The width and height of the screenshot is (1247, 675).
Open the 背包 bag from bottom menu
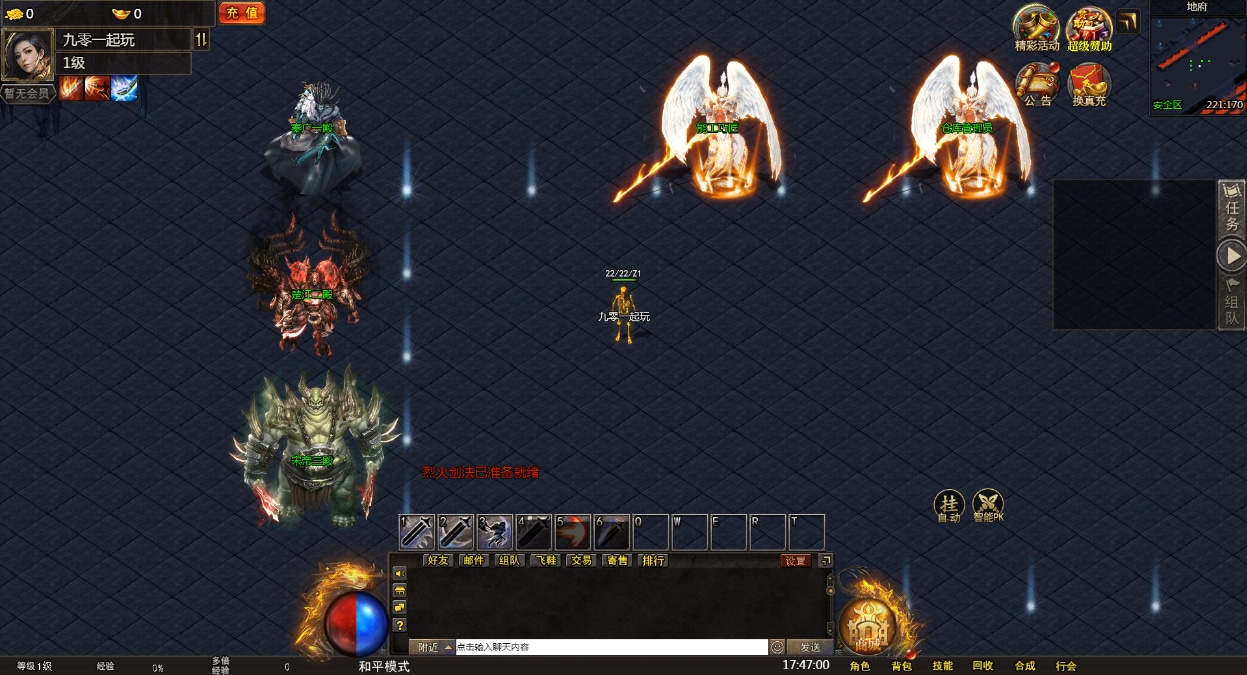click(x=901, y=666)
